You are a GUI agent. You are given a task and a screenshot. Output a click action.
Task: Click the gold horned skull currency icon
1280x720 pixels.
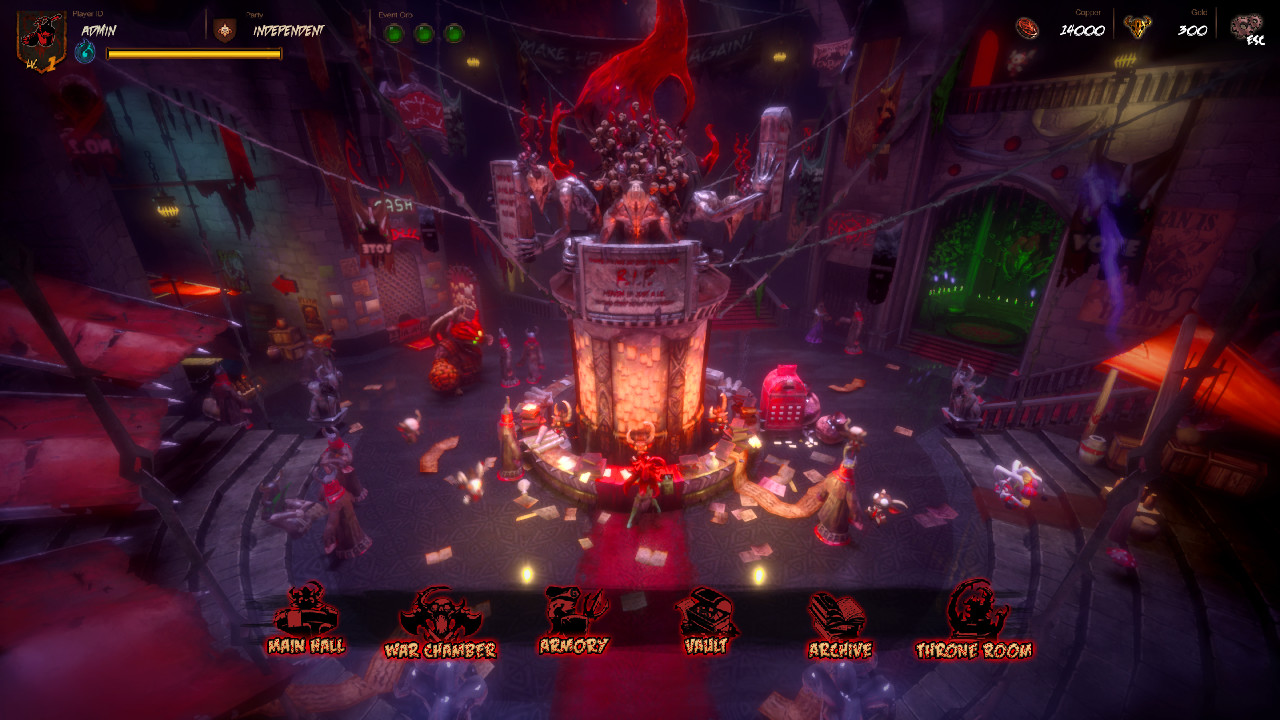coord(1136,27)
